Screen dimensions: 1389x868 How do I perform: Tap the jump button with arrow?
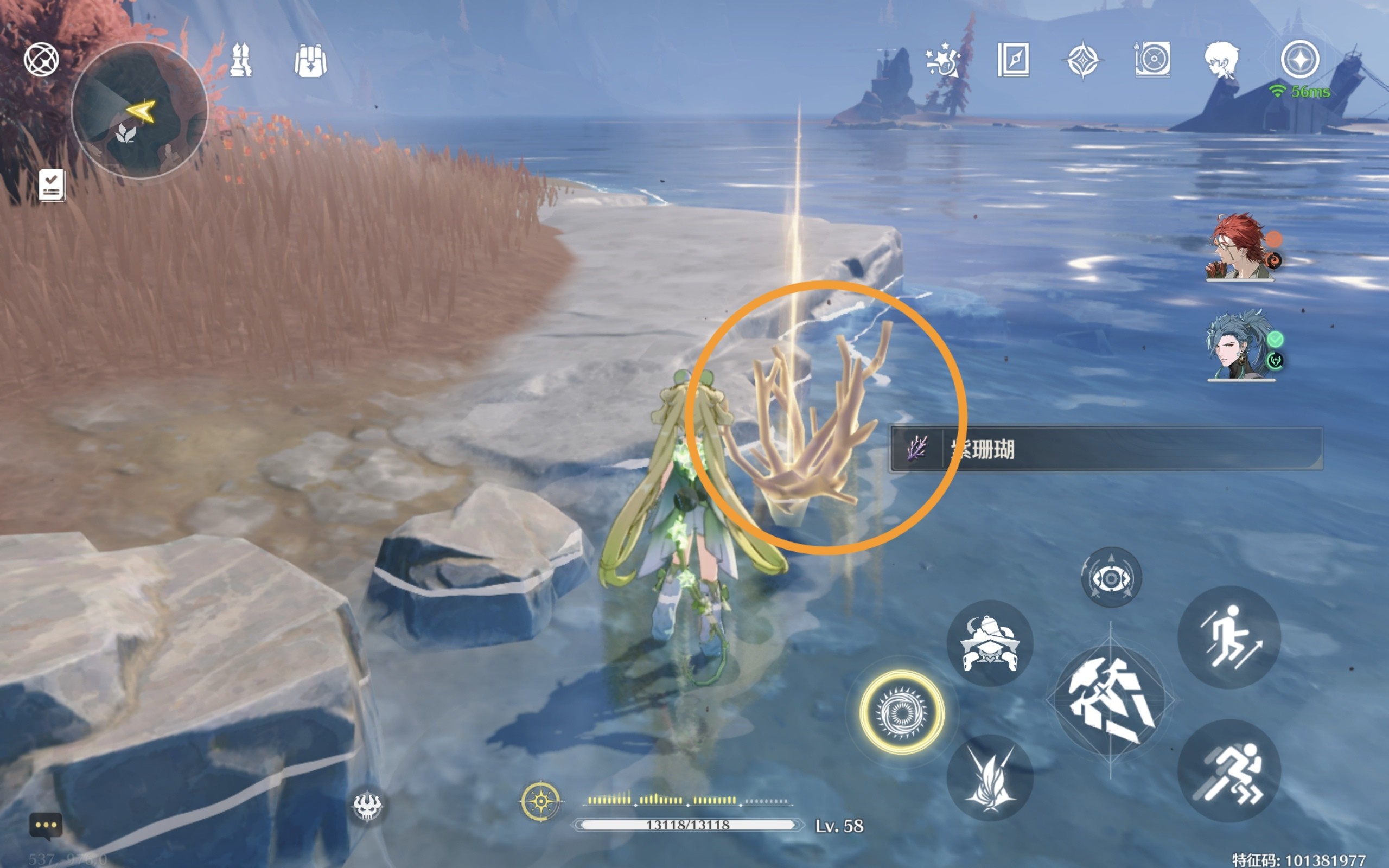point(1229,637)
